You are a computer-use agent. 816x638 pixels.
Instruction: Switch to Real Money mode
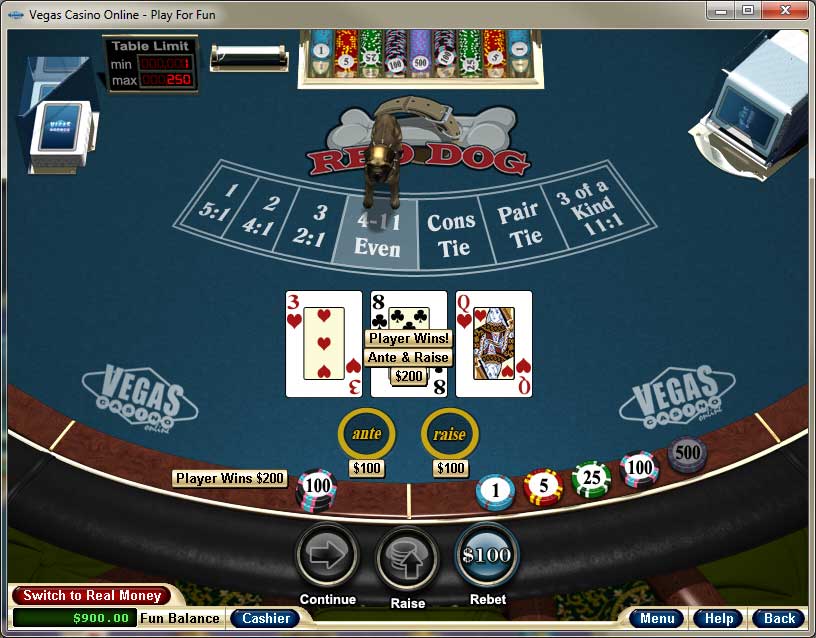coord(92,596)
